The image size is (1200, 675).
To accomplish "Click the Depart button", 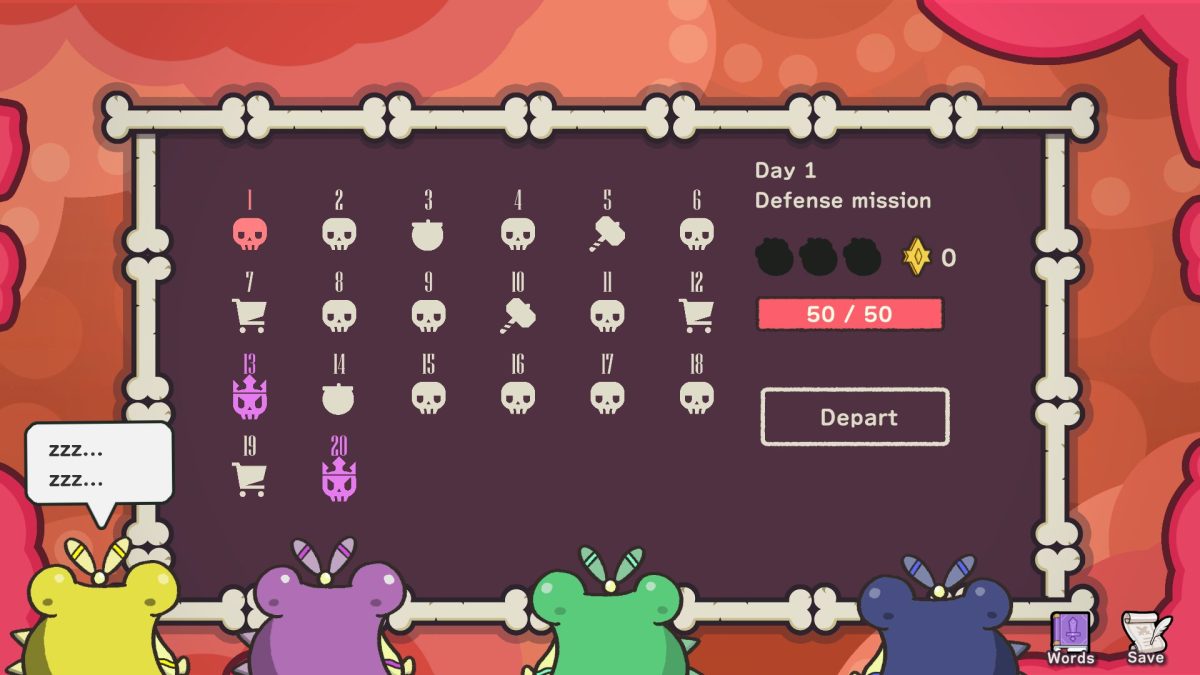I will point(855,417).
